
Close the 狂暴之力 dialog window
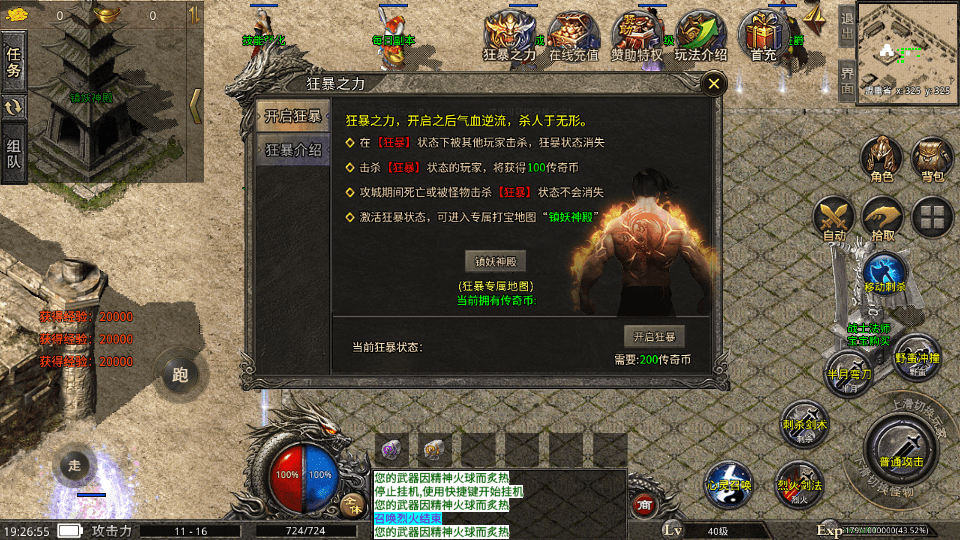point(713,84)
